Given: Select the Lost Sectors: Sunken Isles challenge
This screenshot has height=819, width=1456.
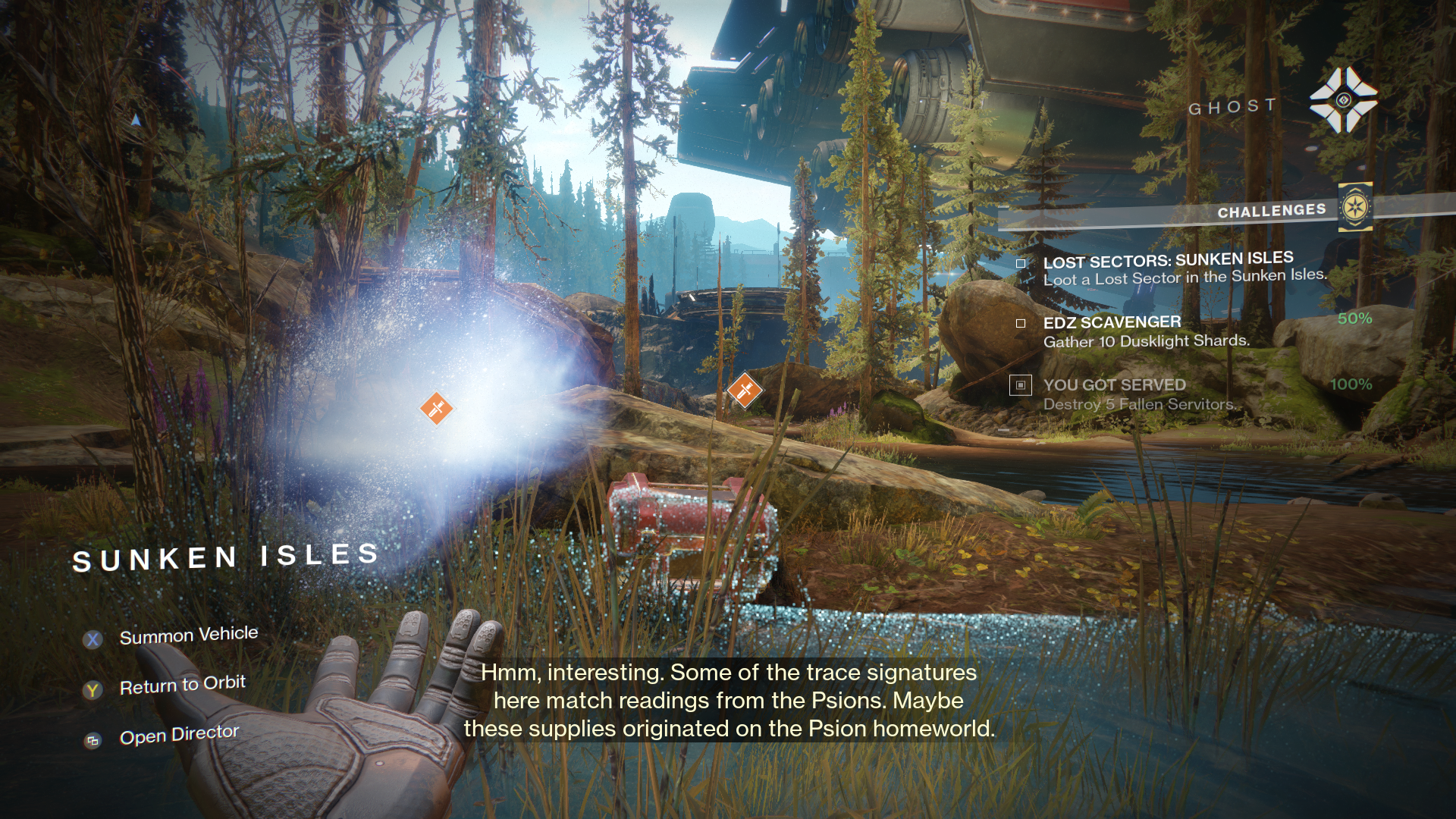Looking at the screenshot, I should point(1168,269).
